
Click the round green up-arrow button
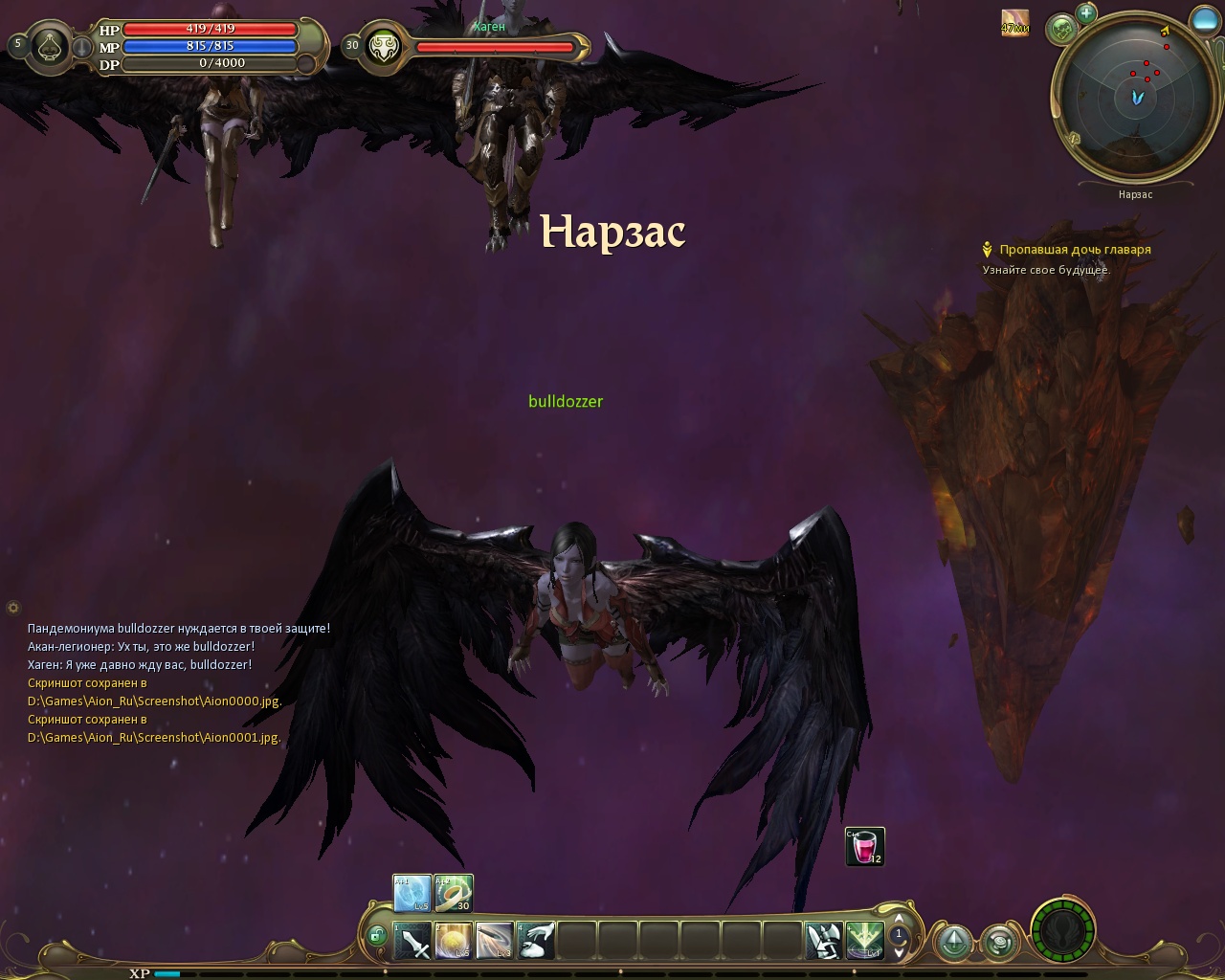pos(953,943)
